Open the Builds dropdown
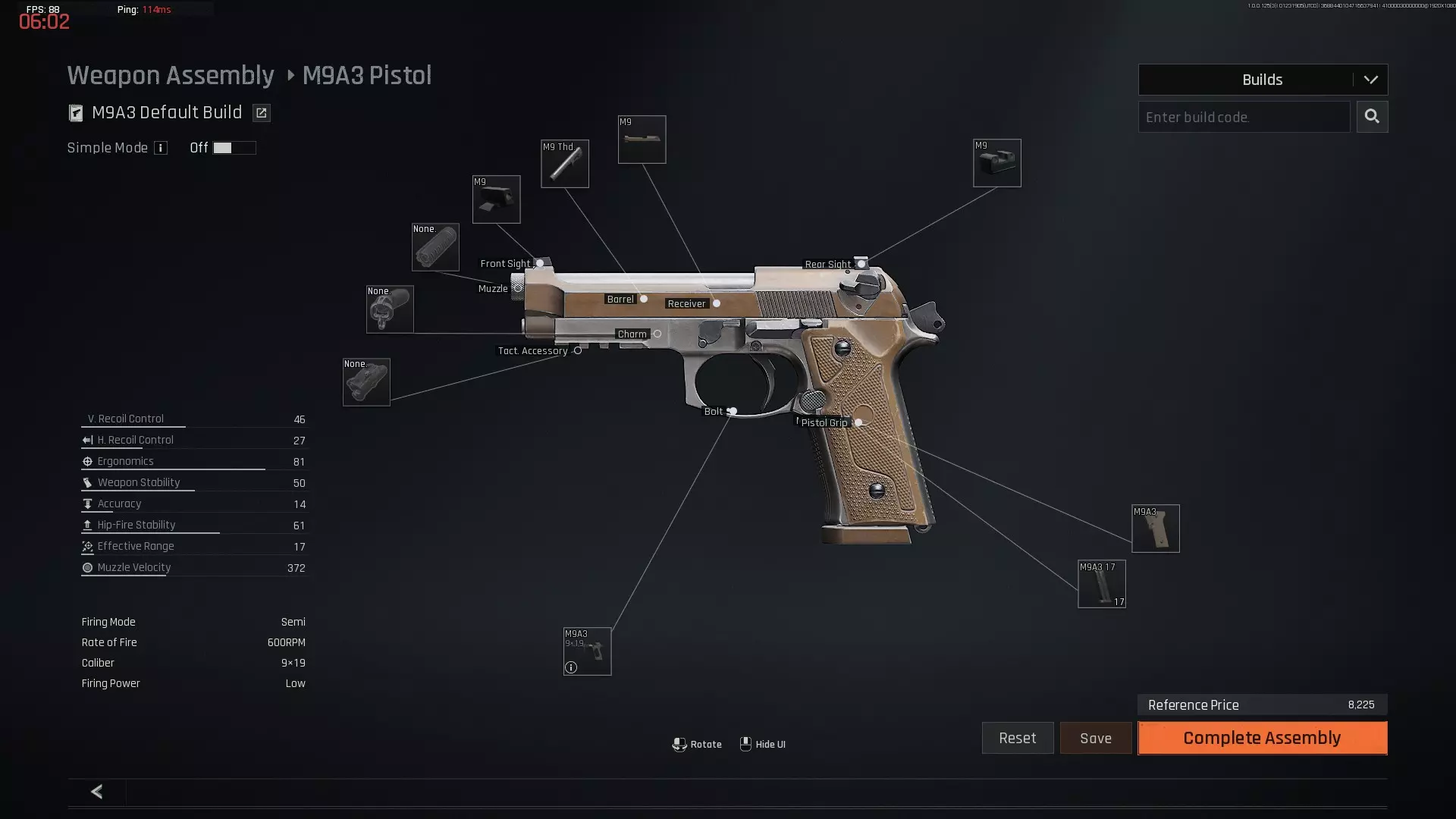1456x819 pixels. 1263,80
